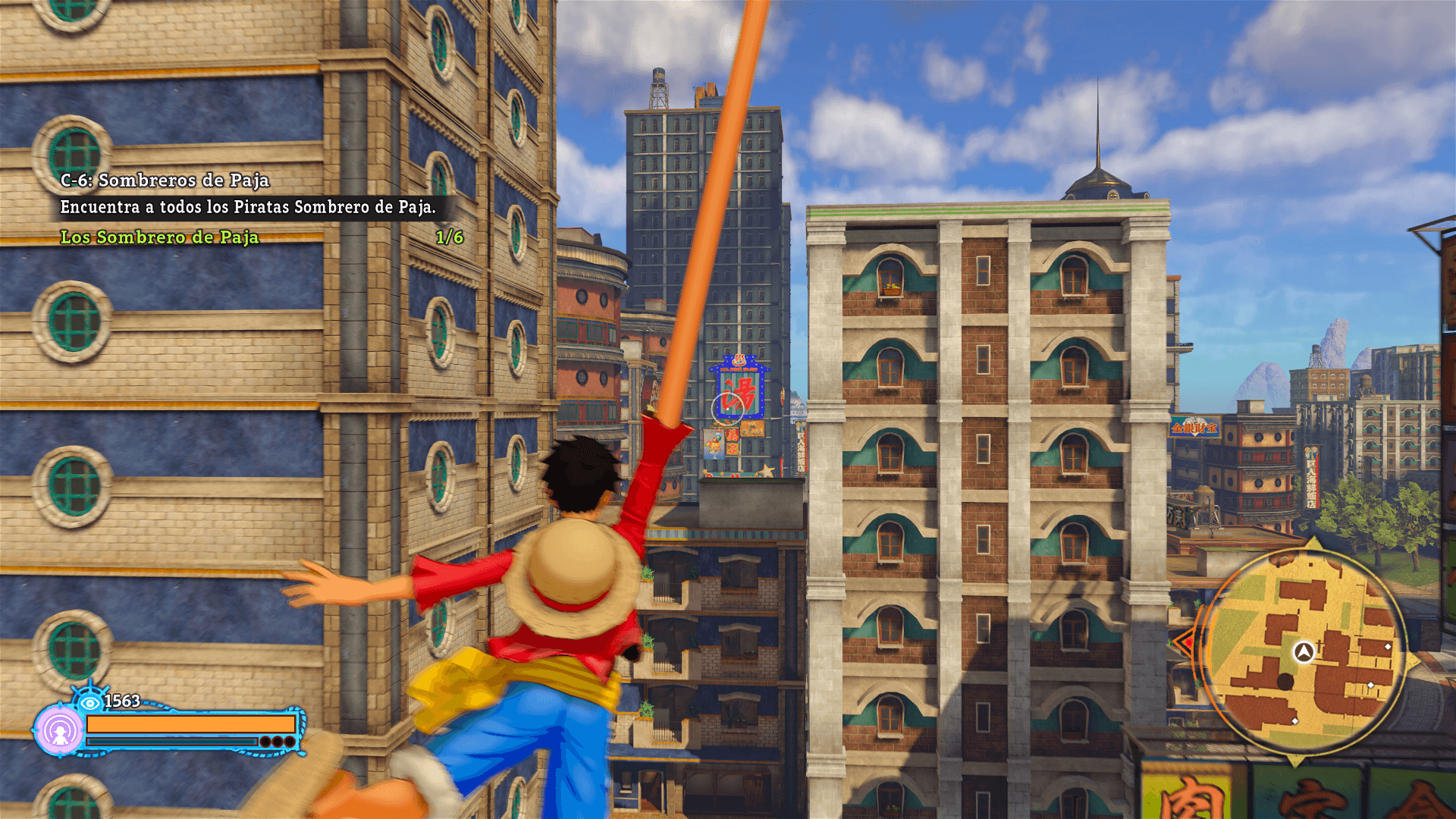Select Luffy's portrait on the health gauge
The image size is (1456, 819).
[60, 731]
